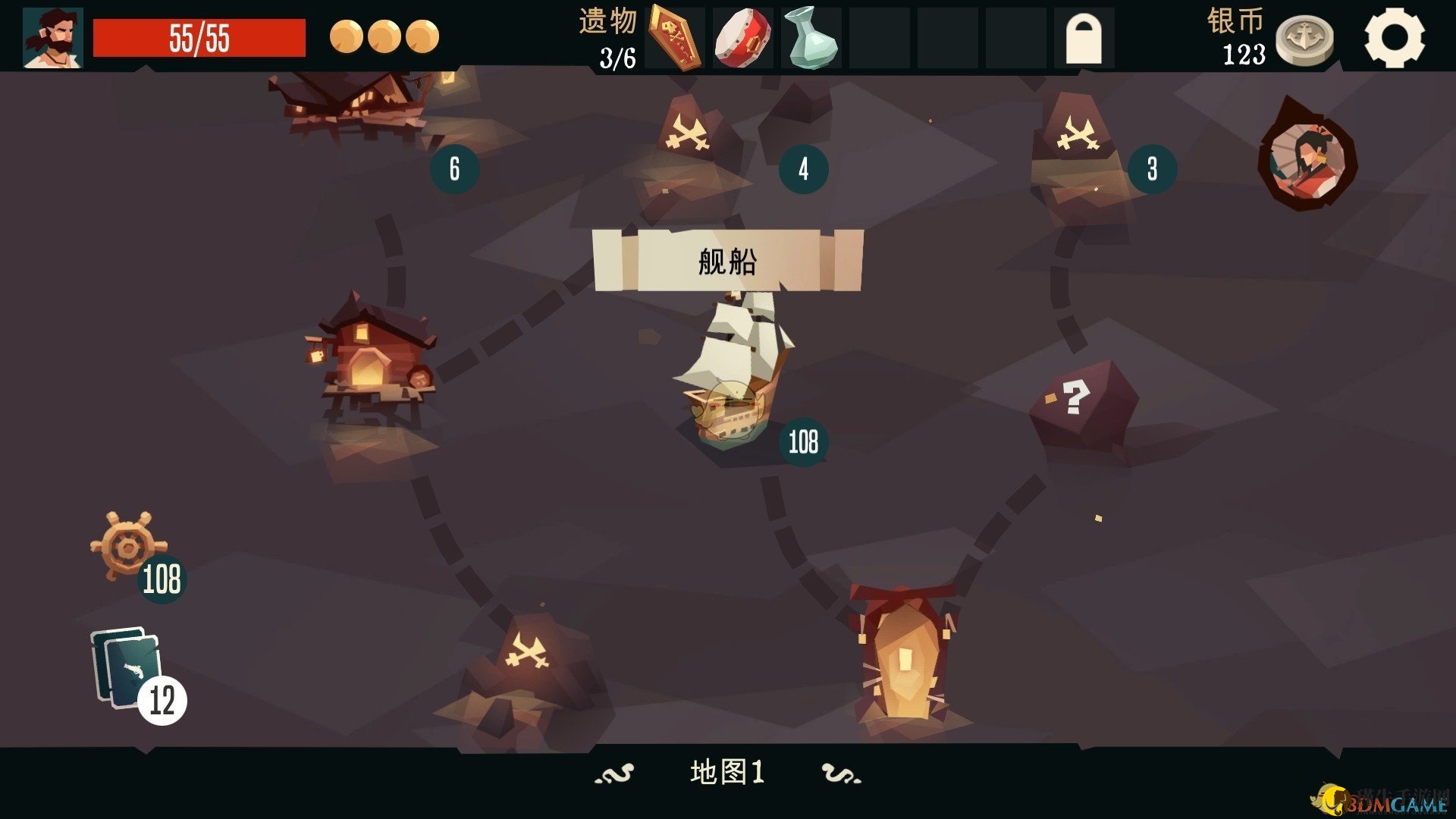The width and height of the screenshot is (1456, 819).
Task: Click the 55/55 health bar
Action: pos(199,33)
